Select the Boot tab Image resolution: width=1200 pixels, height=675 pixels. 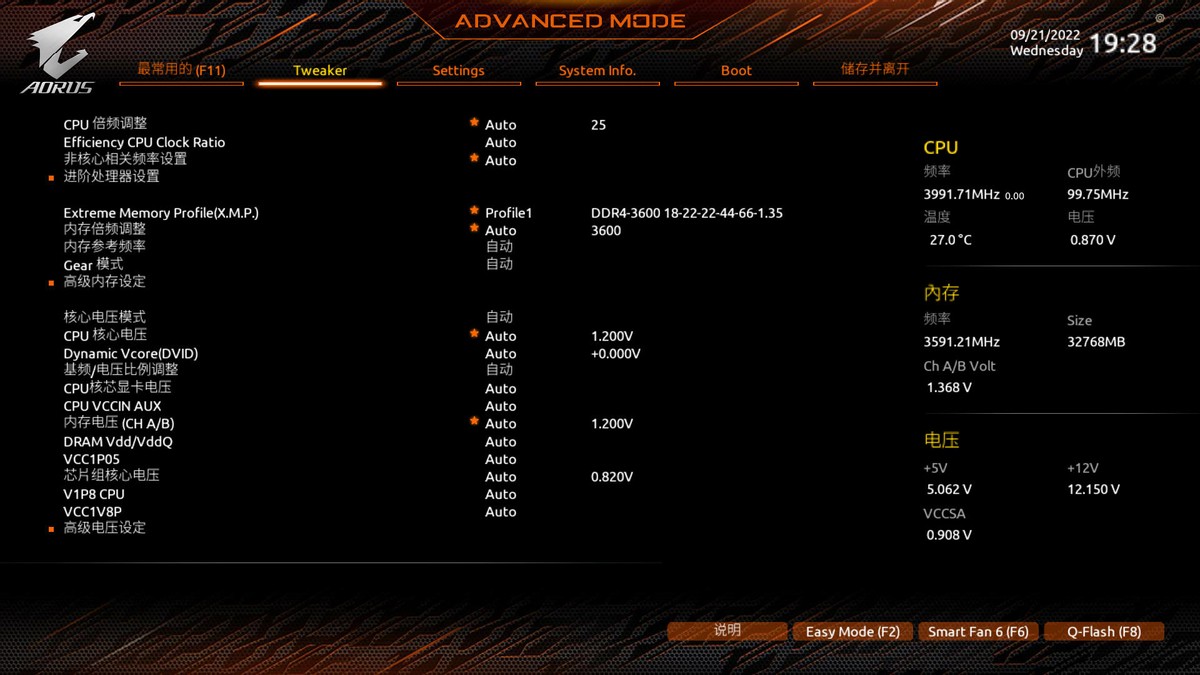click(736, 71)
